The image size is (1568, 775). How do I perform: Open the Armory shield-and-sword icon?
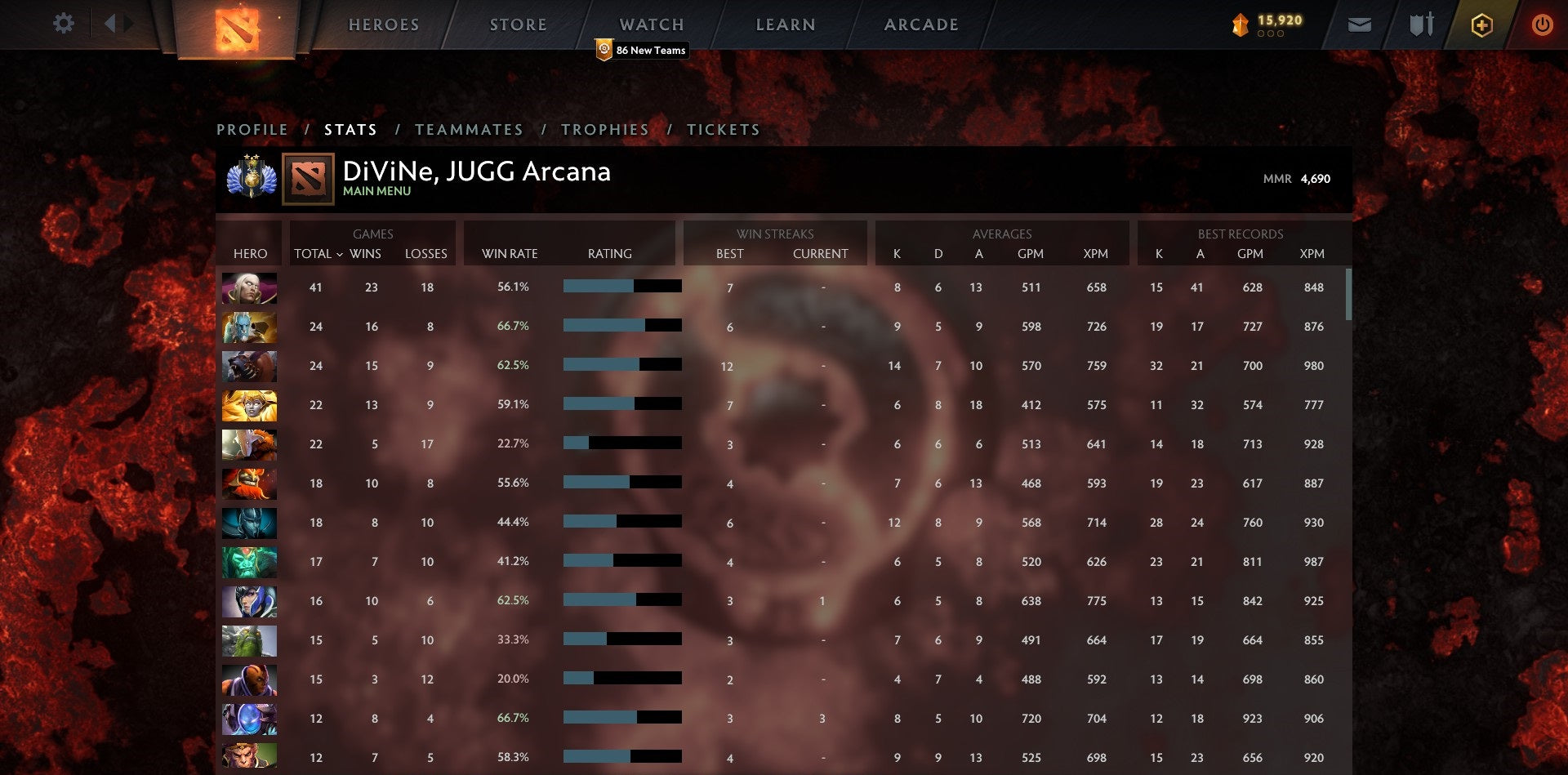tap(1421, 24)
